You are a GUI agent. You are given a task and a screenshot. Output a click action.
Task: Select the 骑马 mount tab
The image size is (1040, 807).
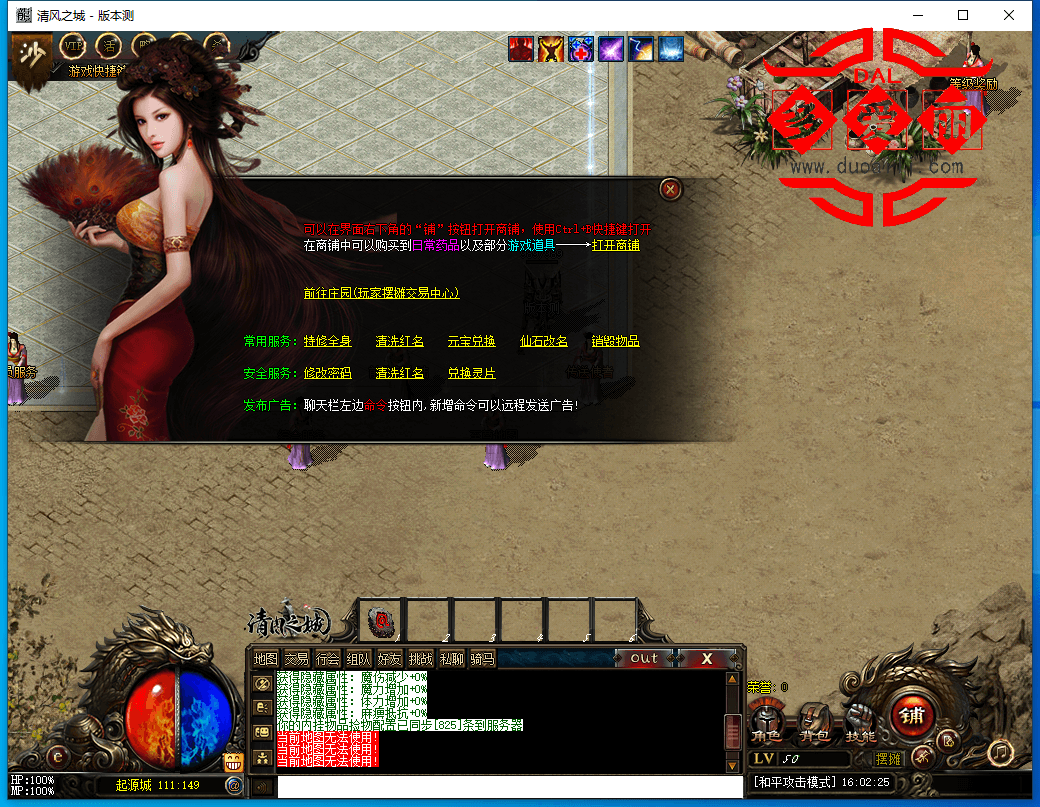tap(482, 659)
